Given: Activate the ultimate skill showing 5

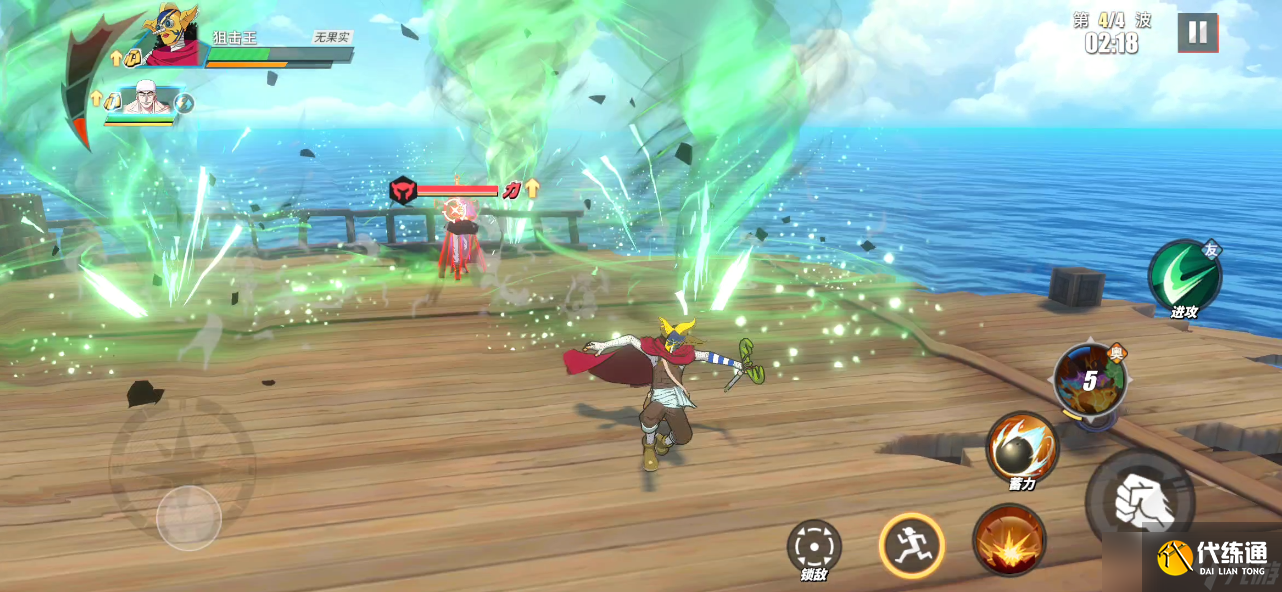Looking at the screenshot, I should (1090, 380).
